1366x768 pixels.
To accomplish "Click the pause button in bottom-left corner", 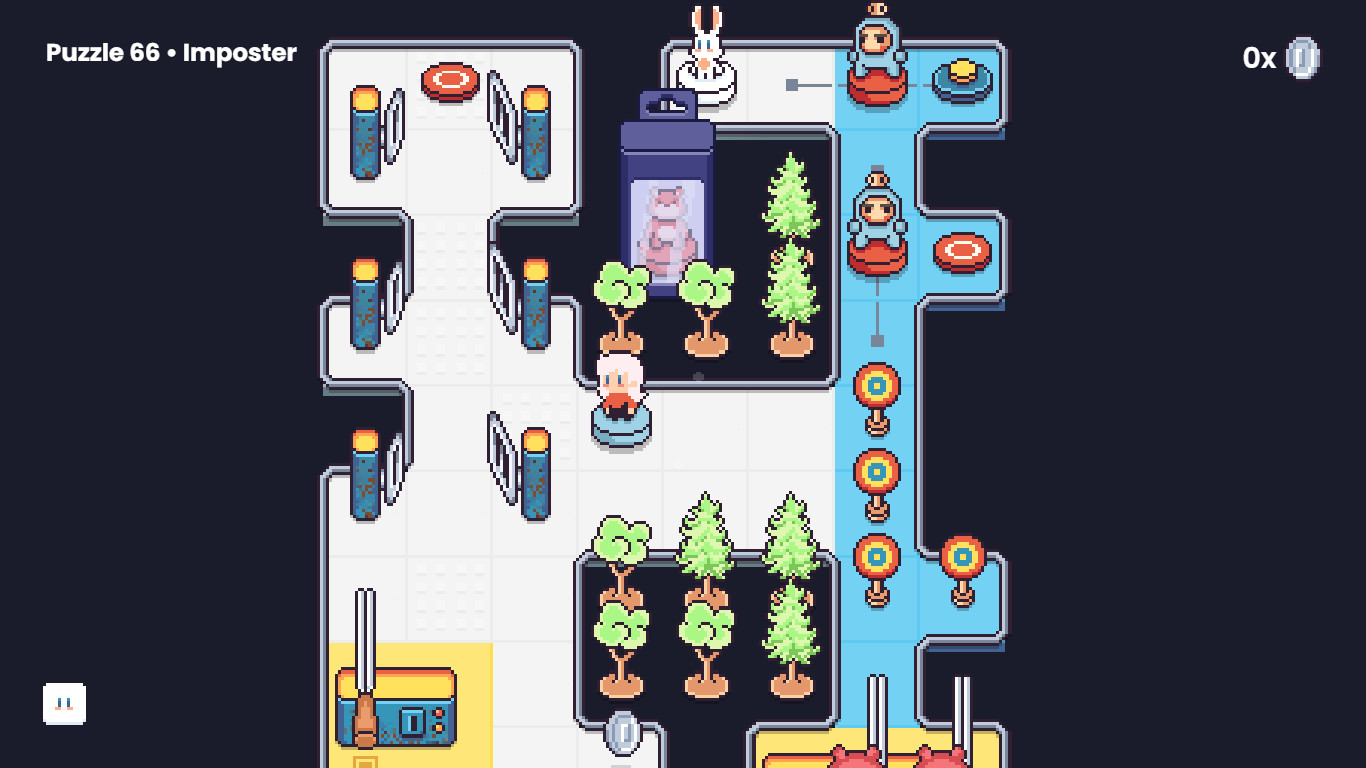I will 64,703.
